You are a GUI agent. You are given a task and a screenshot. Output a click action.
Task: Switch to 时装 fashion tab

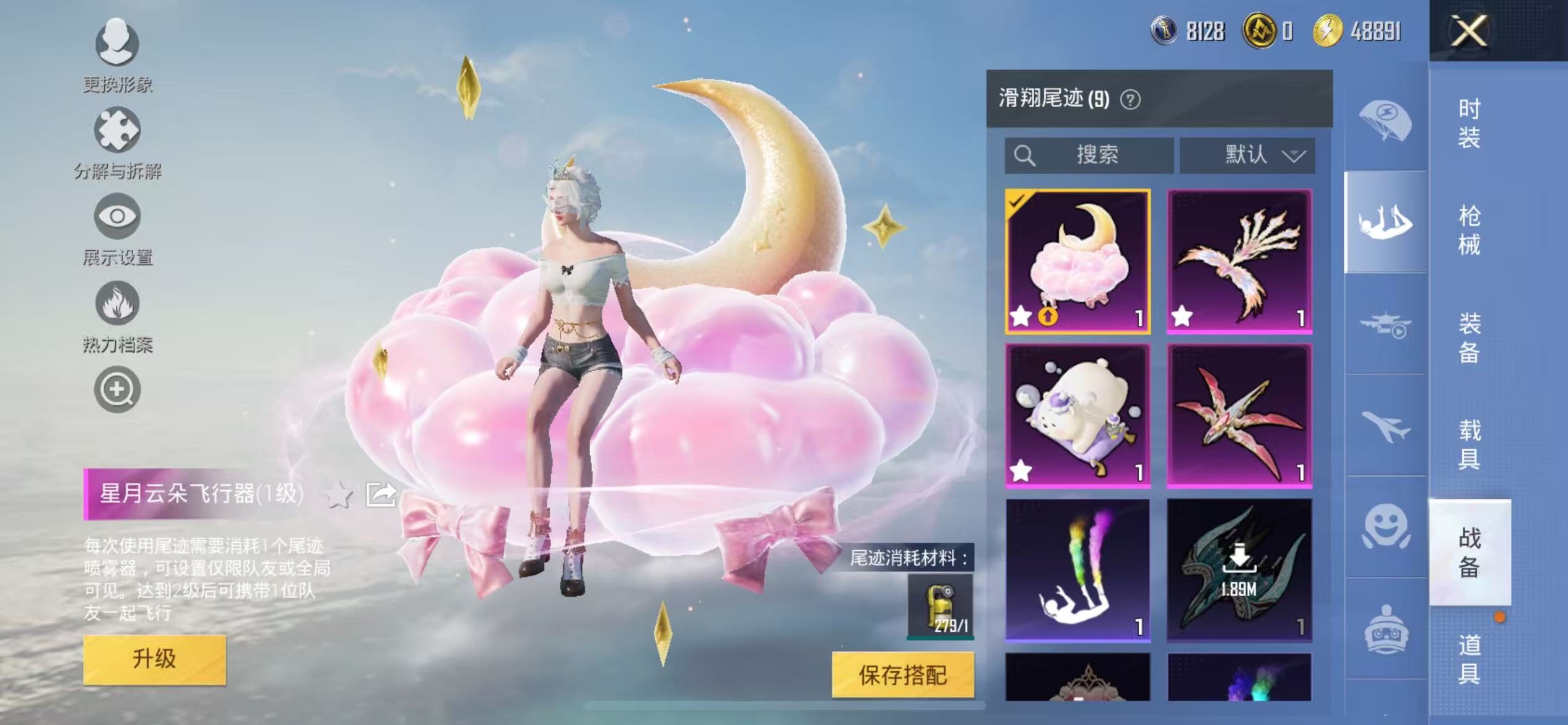(x=1469, y=123)
